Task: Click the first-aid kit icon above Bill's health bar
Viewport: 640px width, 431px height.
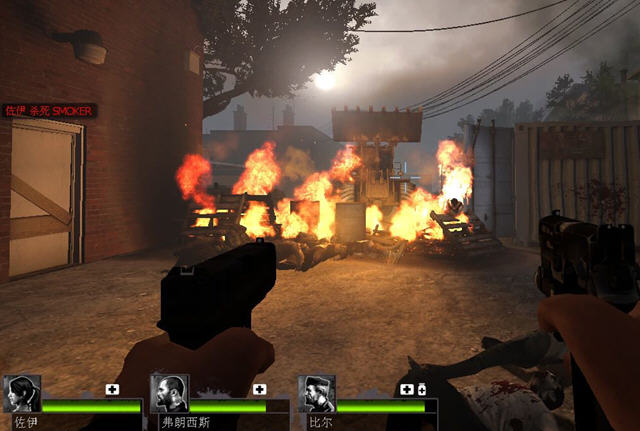Action: coord(407,389)
